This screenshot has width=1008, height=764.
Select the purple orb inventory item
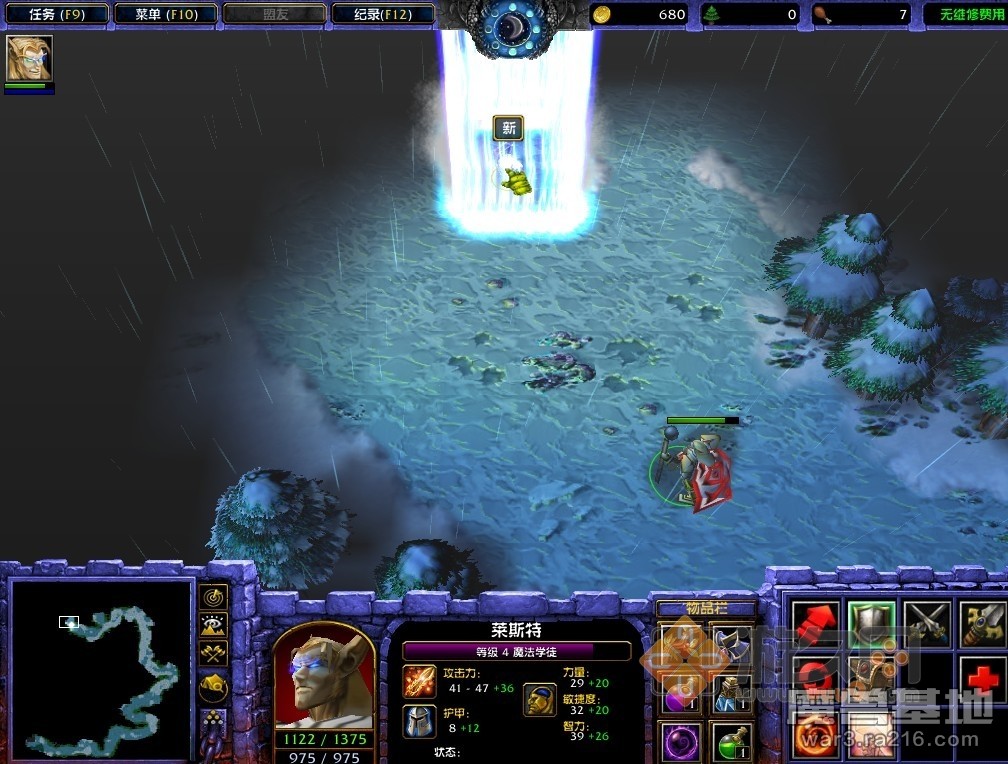pyautogui.click(x=678, y=741)
